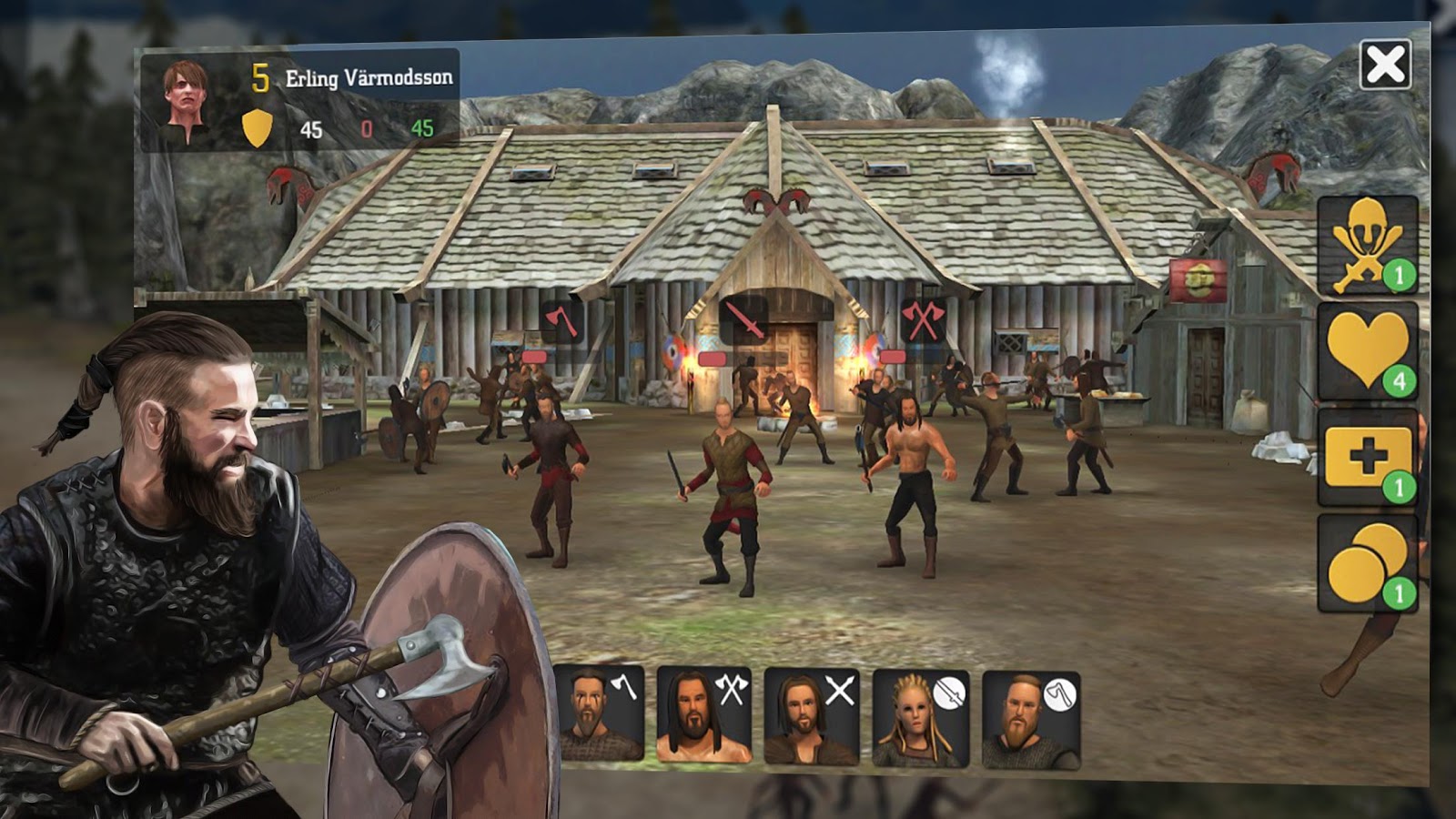Target the red sword enemy marker
Screen dimensions: 1456x819
pyautogui.click(x=743, y=319)
